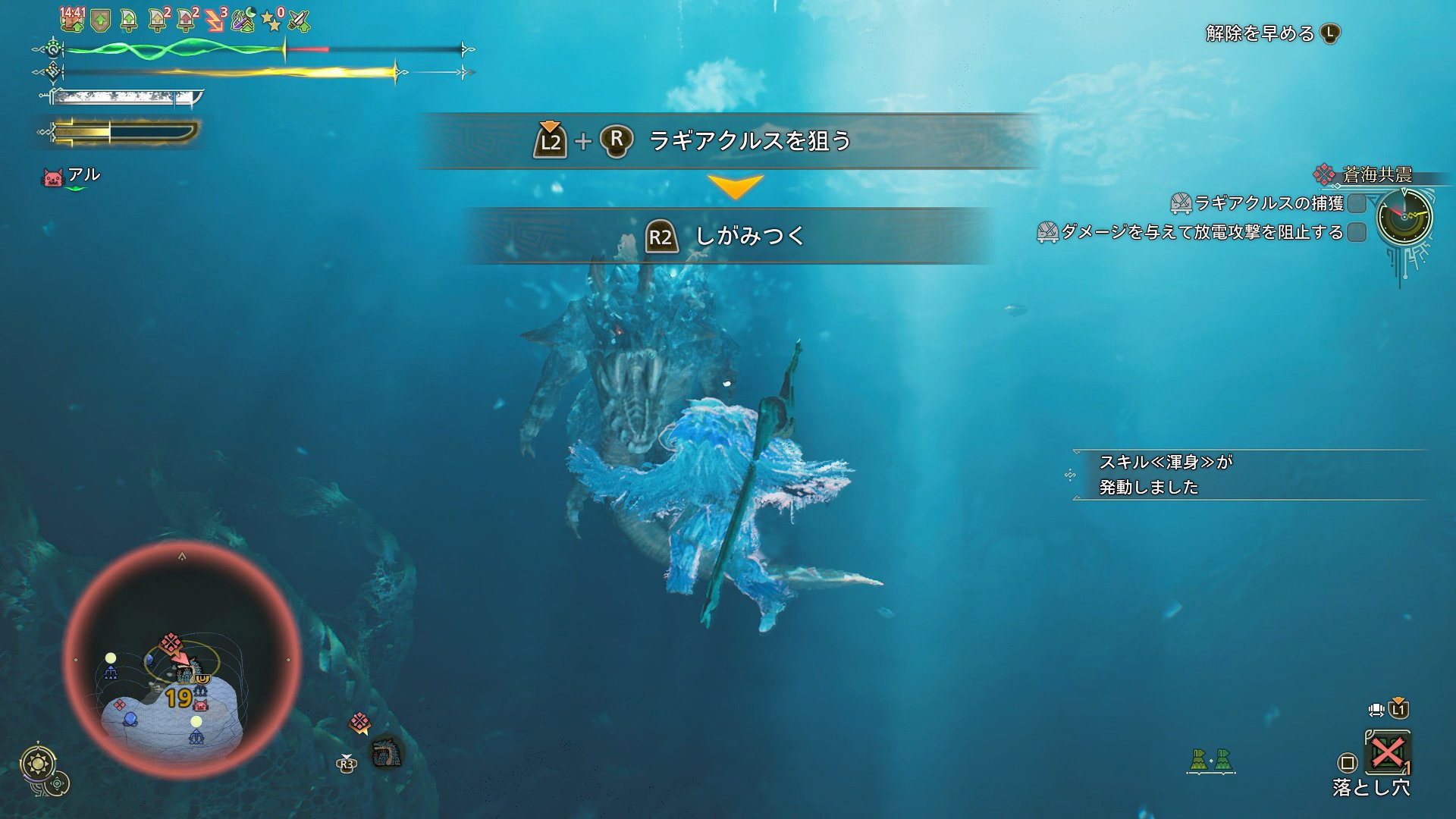Toggle the ラギアクルスの捕獲 objective checkbox
This screenshot has width=1456, height=819.
pyautogui.click(x=1357, y=203)
